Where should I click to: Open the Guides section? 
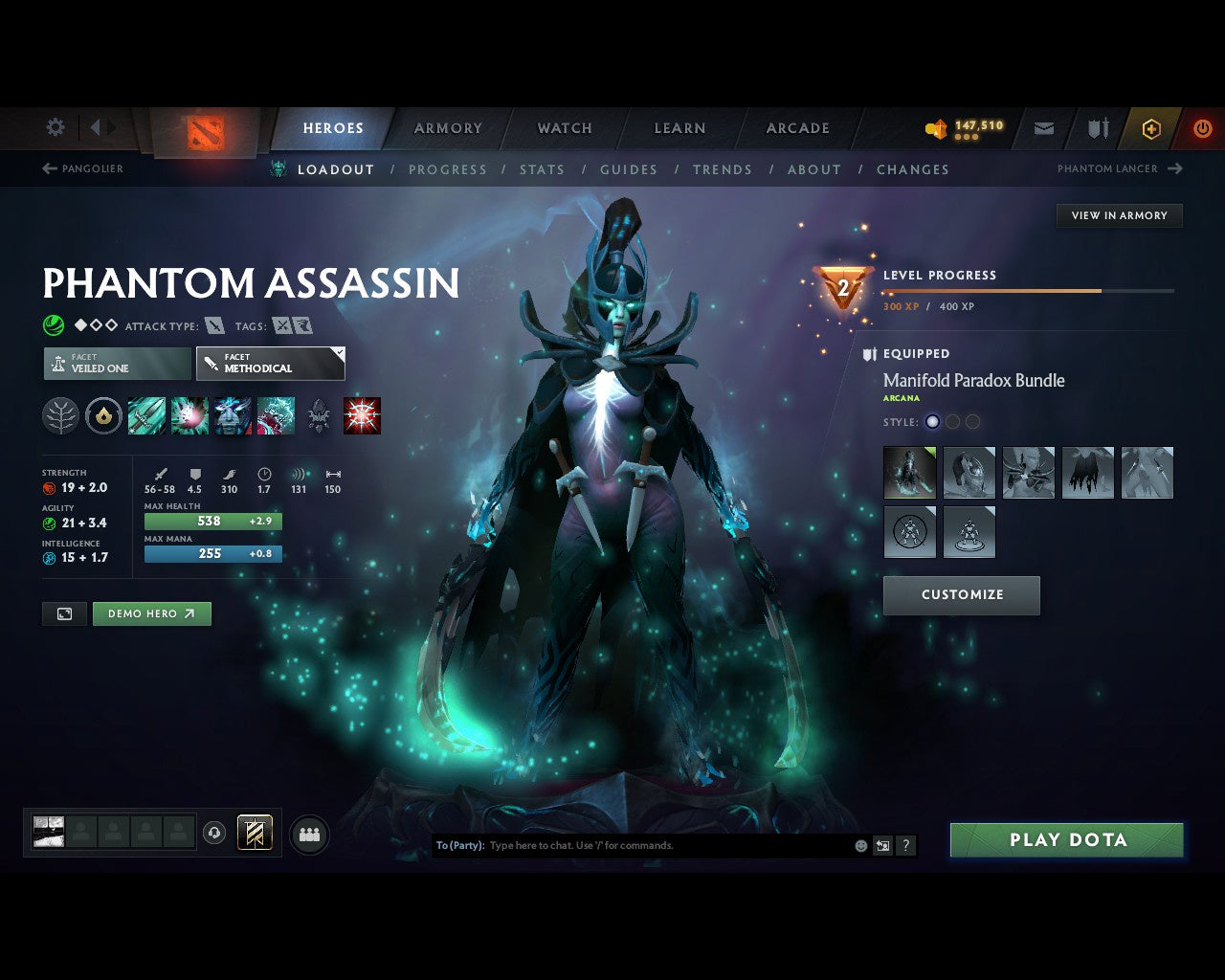point(629,169)
